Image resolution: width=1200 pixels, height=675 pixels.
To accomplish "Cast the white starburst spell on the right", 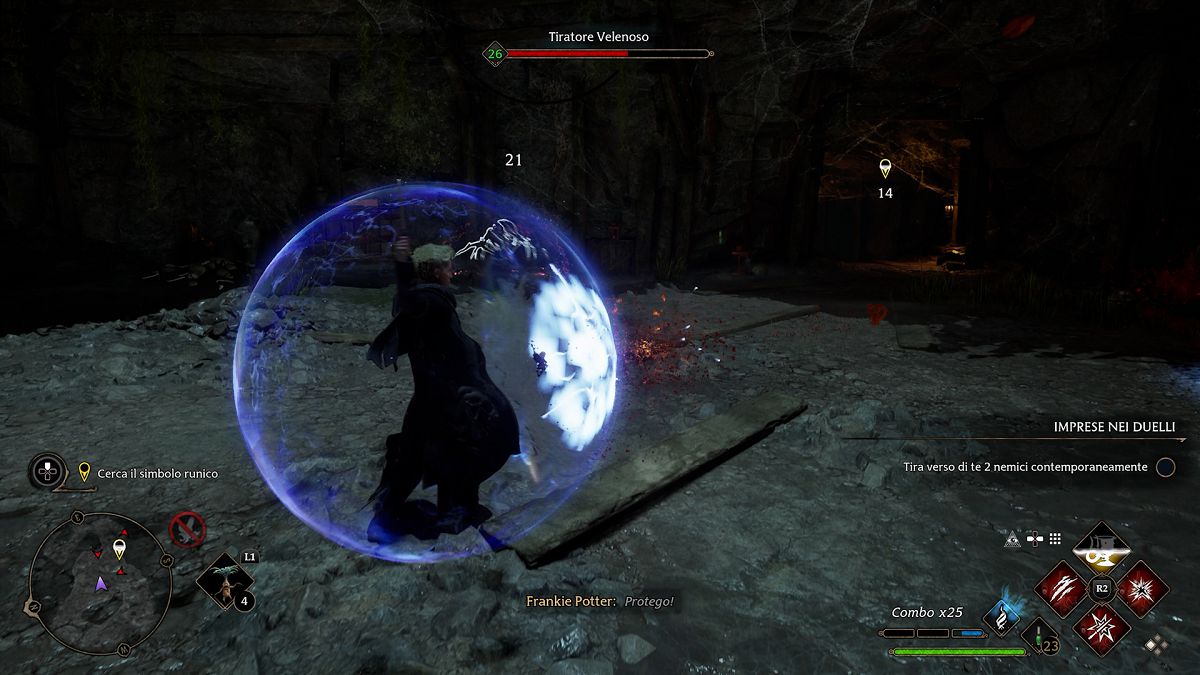I will click(1142, 588).
